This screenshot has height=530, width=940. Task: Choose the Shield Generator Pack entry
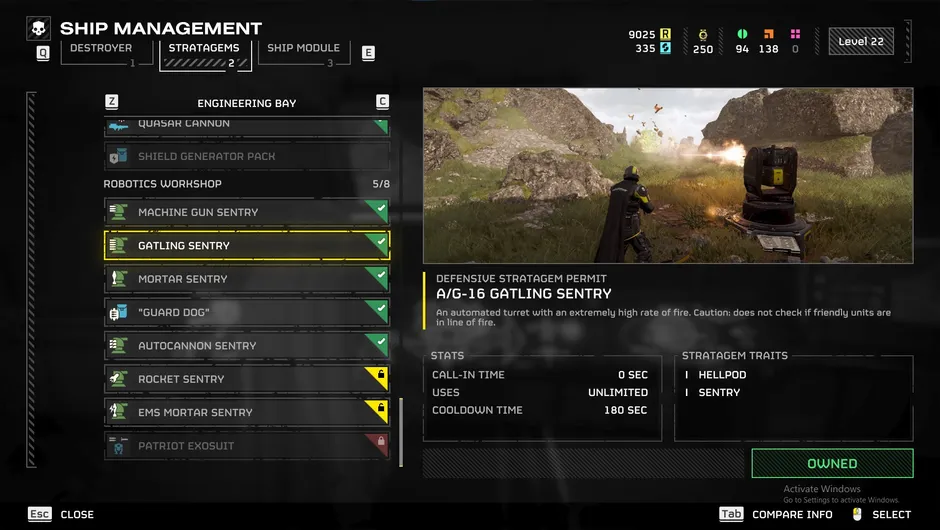[246, 156]
